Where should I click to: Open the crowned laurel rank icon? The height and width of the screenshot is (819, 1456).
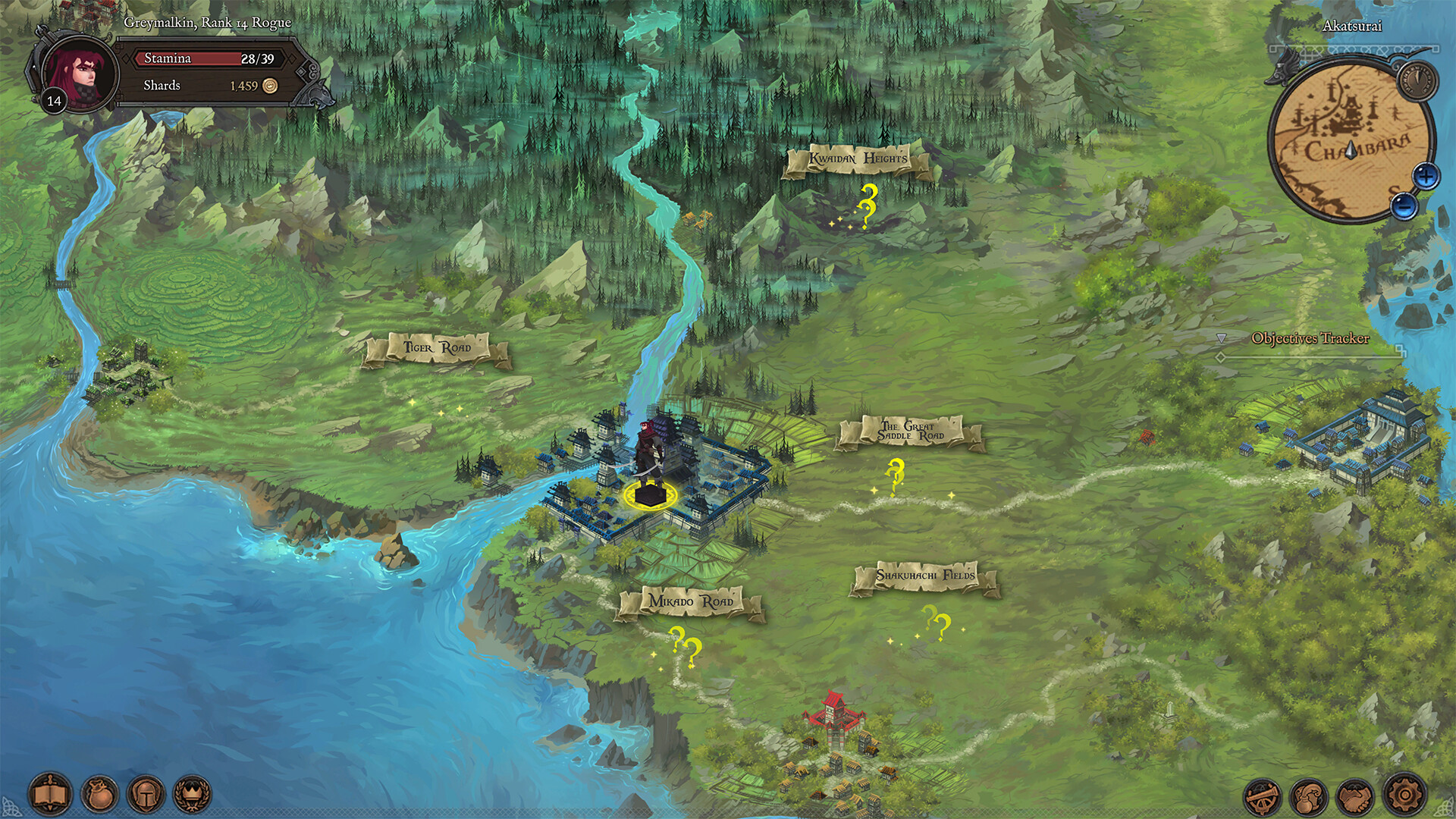192,794
